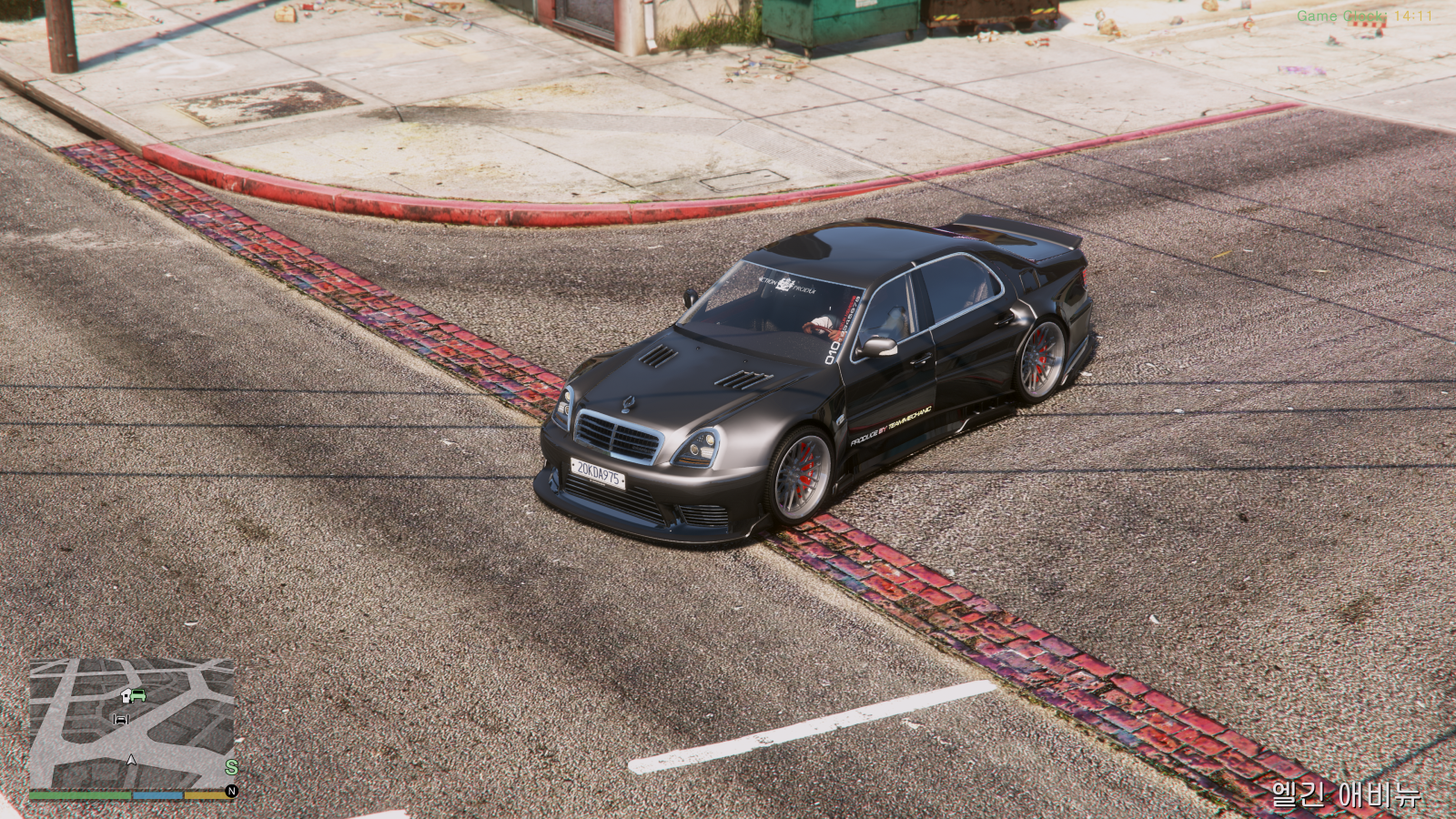Click the white garage blip on the minimap
The image size is (1456, 819).
pyautogui.click(x=126, y=694)
